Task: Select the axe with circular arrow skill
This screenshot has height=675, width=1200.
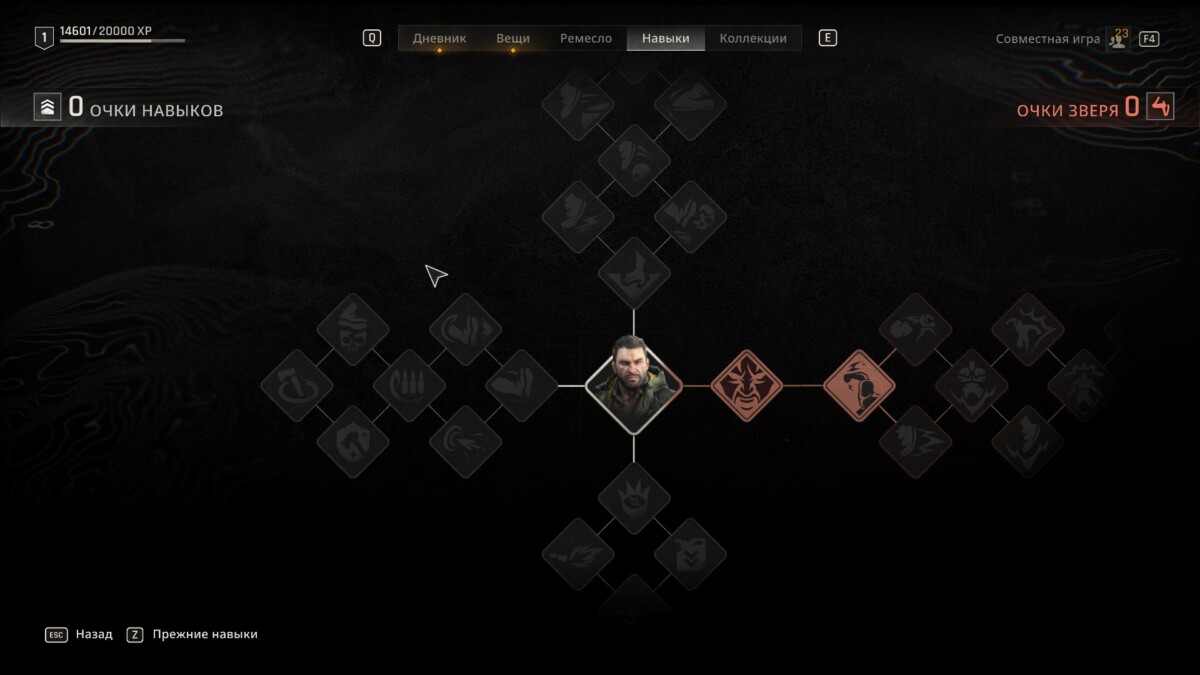Action: pos(297,385)
